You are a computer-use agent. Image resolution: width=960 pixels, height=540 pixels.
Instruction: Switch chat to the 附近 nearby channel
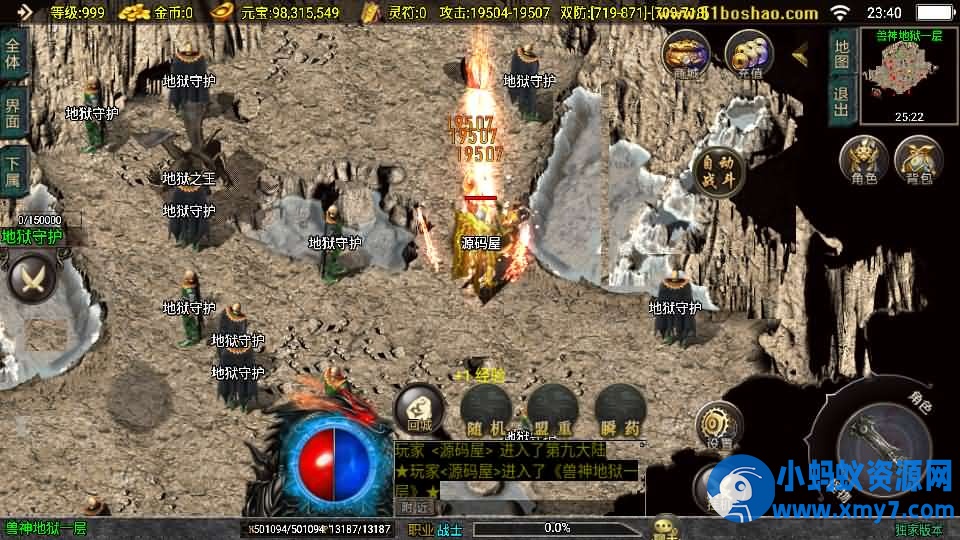(413, 507)
